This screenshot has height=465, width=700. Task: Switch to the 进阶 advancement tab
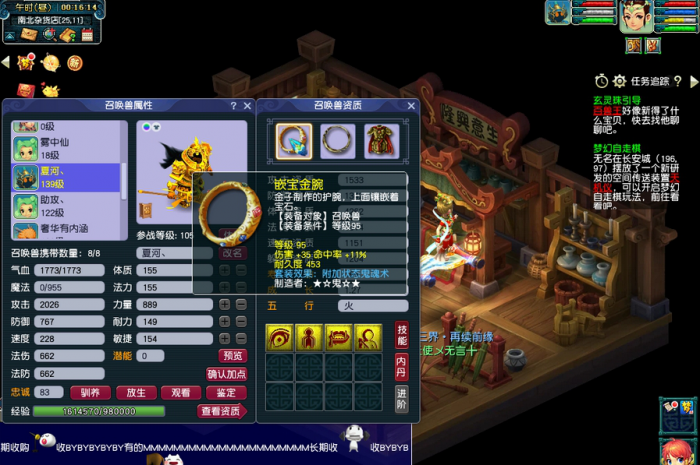point(401,397)
